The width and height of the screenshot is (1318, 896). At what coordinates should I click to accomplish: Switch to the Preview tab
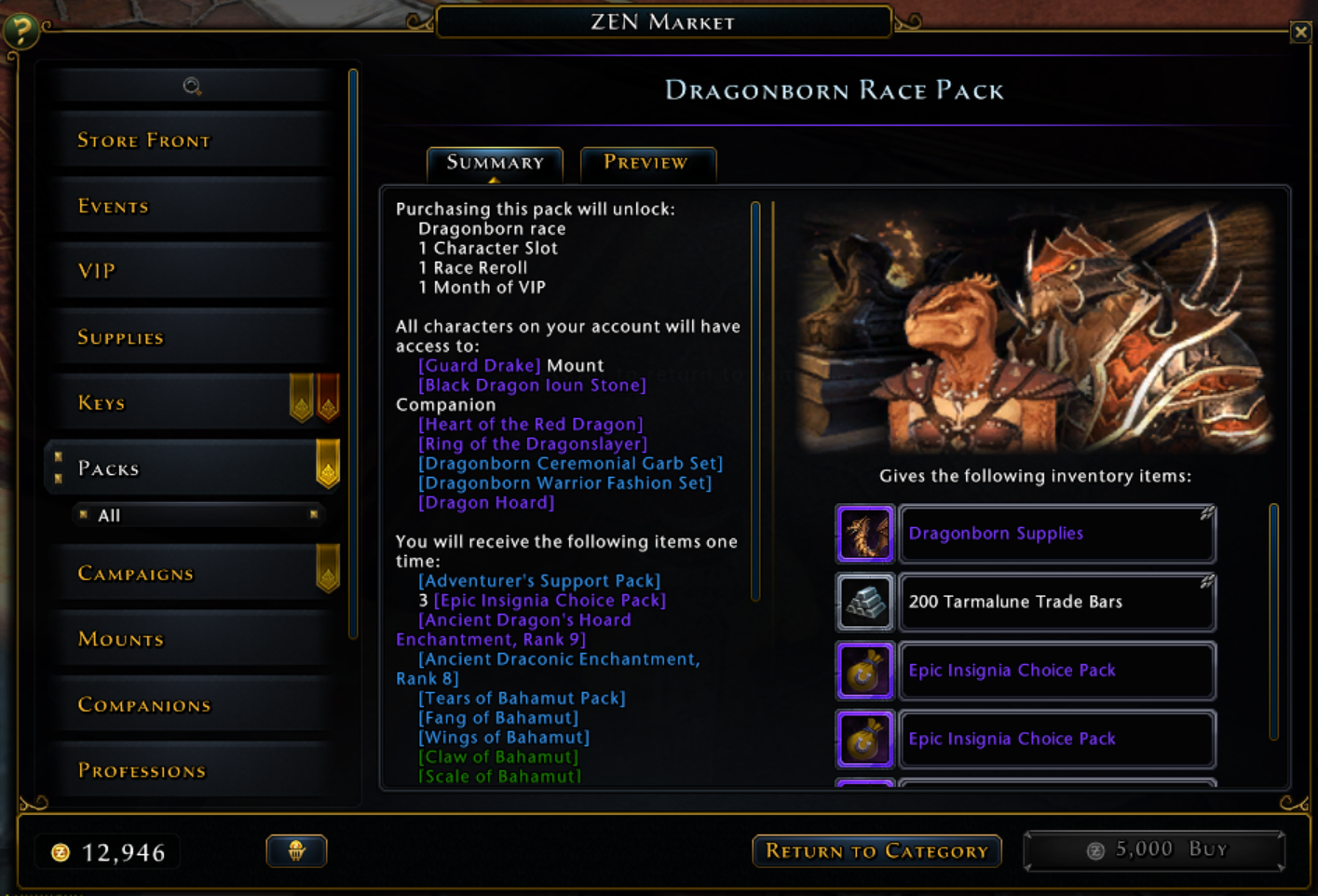(647, 163)
